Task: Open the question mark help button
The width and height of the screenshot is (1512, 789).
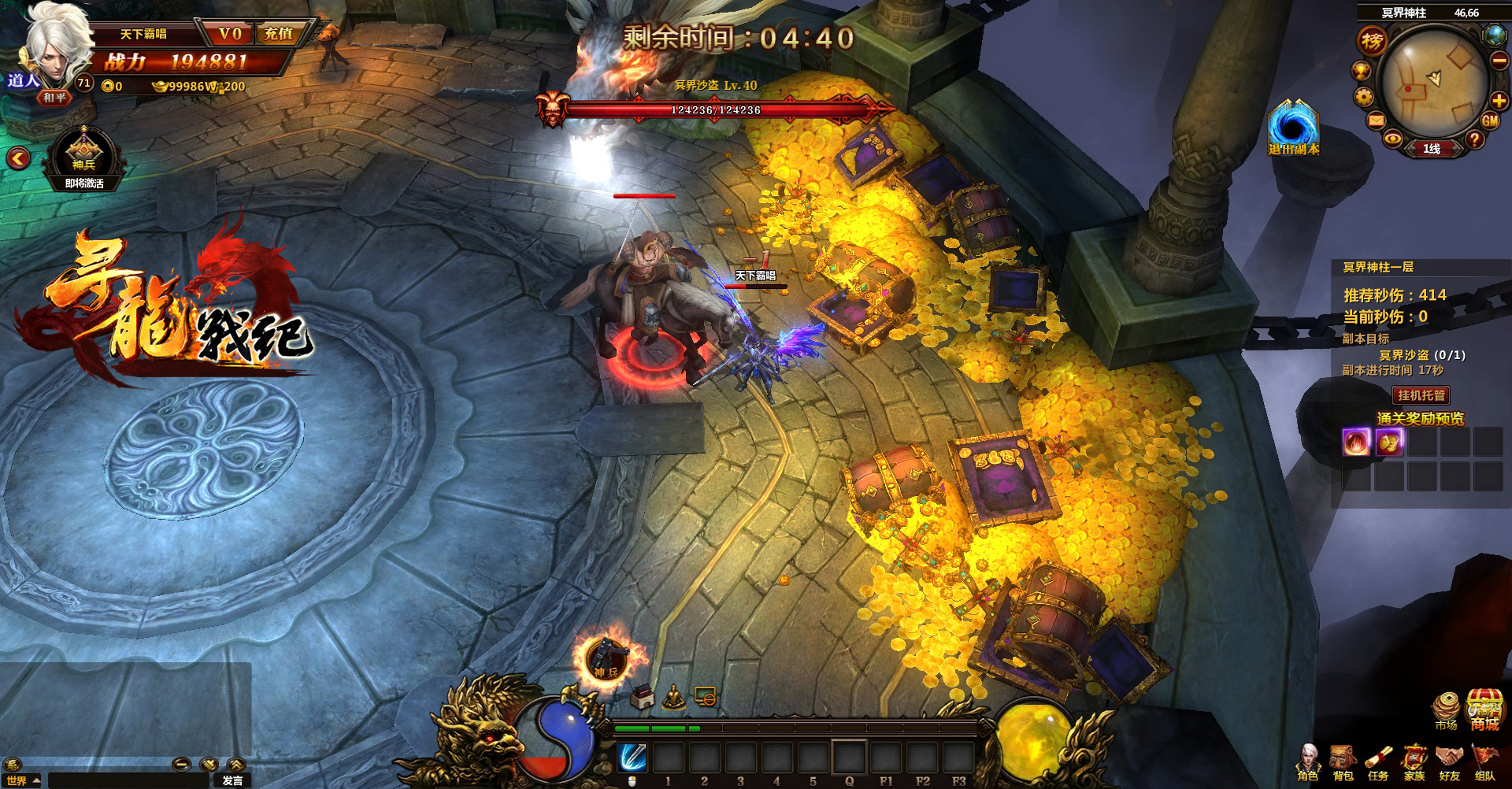Action: coord(1474,140)
